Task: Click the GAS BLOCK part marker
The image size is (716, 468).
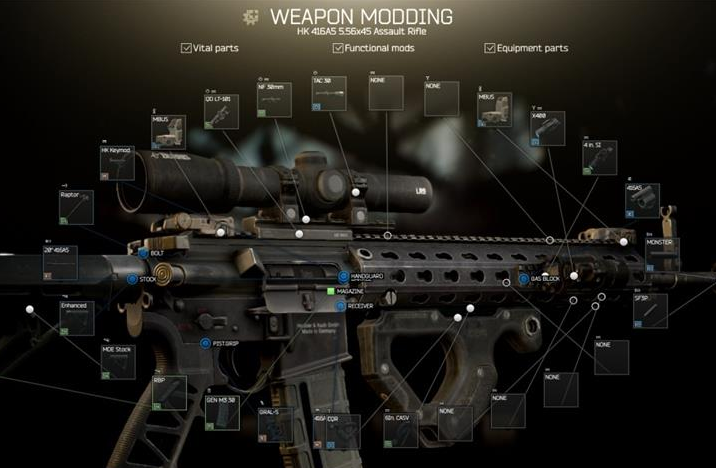Action: pyautogui.click(x=522, y=278)
